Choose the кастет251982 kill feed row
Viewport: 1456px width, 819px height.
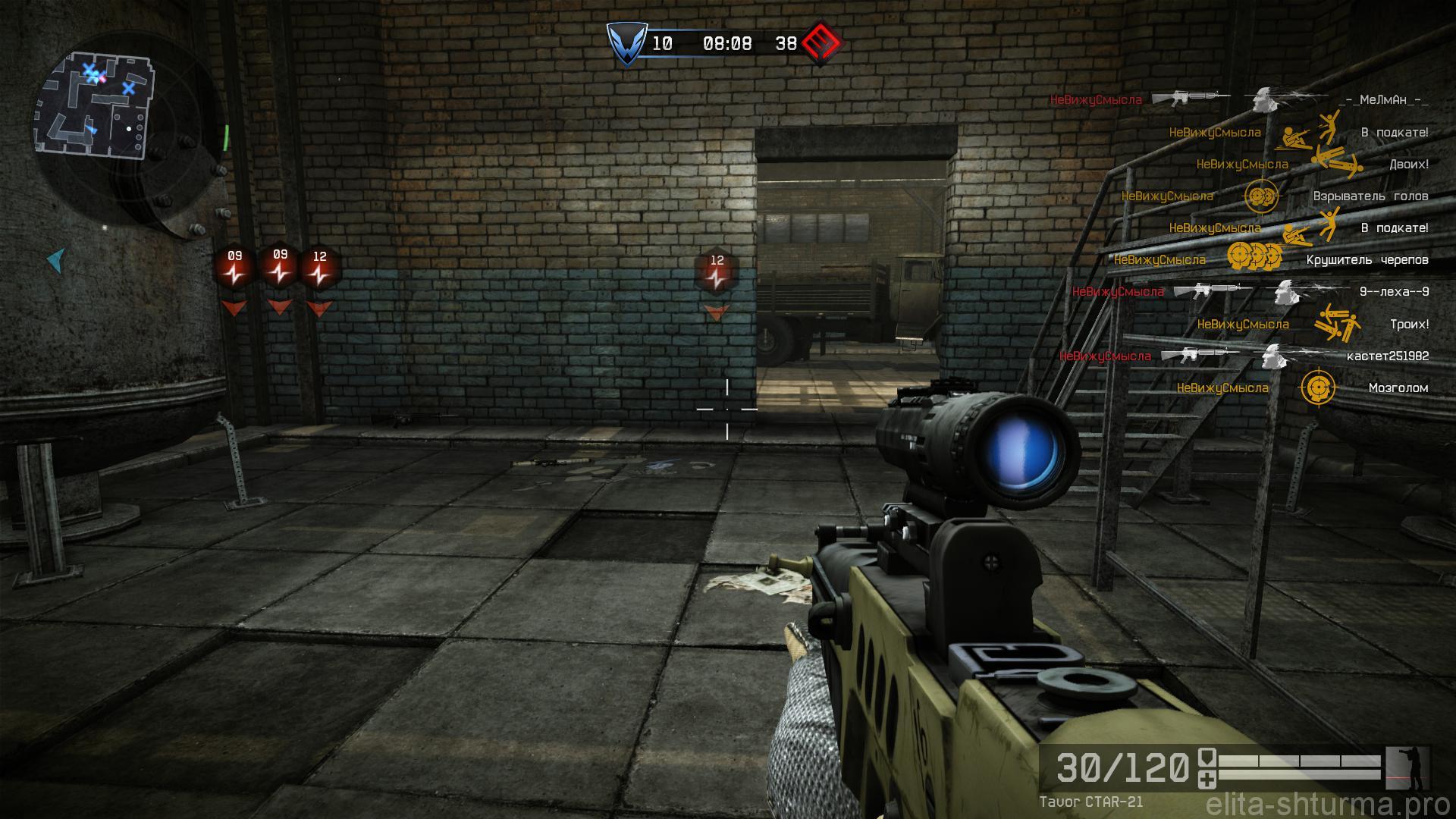[x=1244, y=356]
